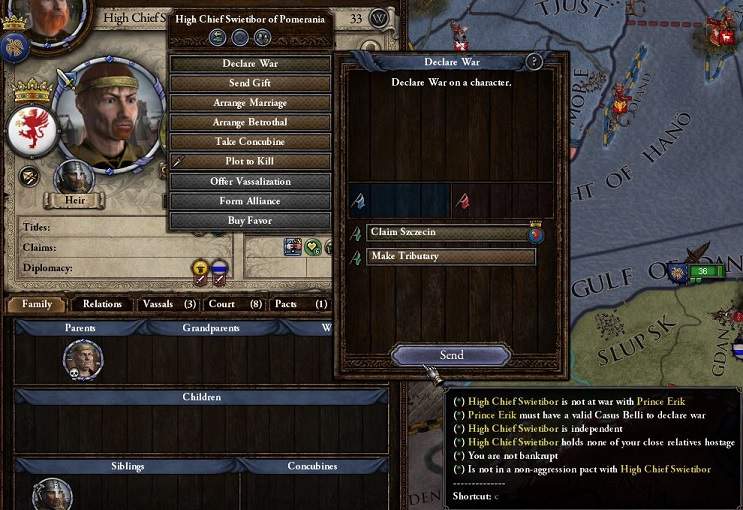Click the Buy Favor entry

tap(250, 220)
